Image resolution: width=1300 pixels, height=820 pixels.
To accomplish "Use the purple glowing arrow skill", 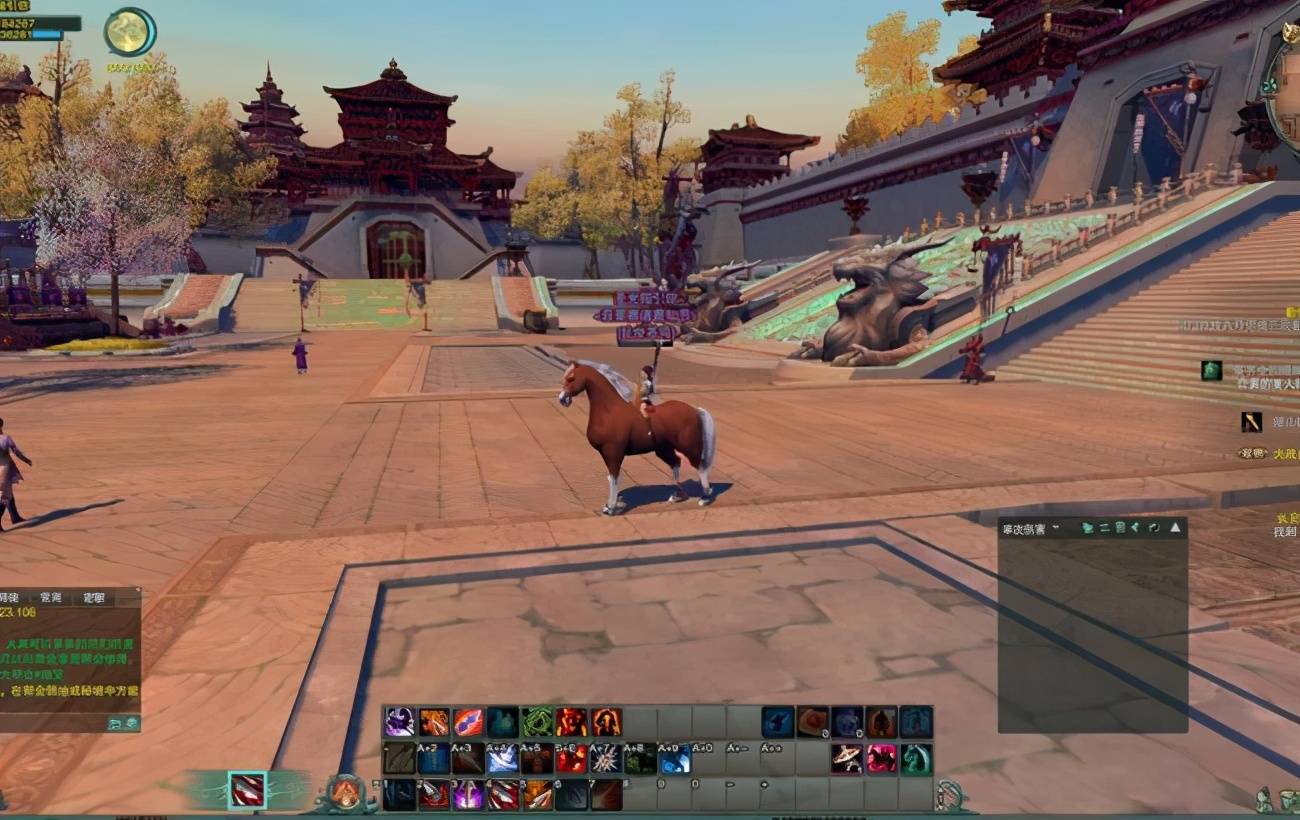I will point(468,795).
